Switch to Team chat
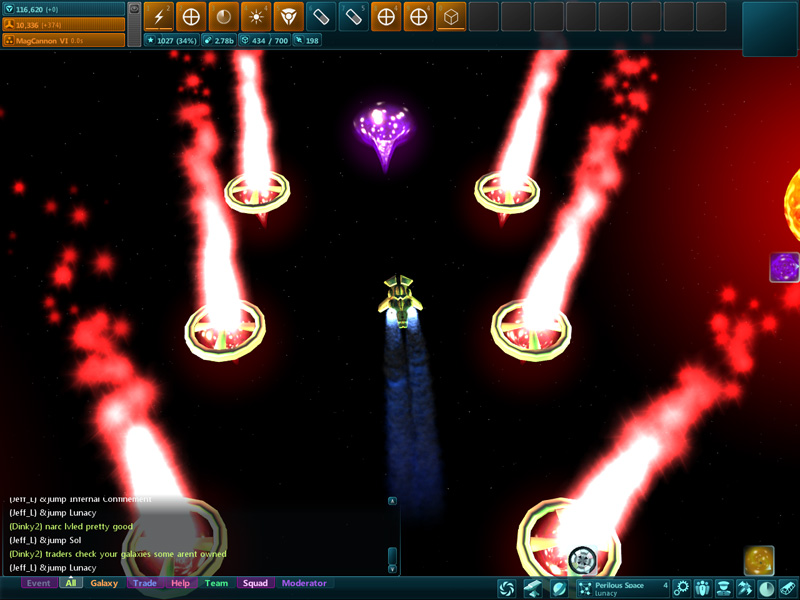This screenshot has height=600, width=800. tap(216, 583)
